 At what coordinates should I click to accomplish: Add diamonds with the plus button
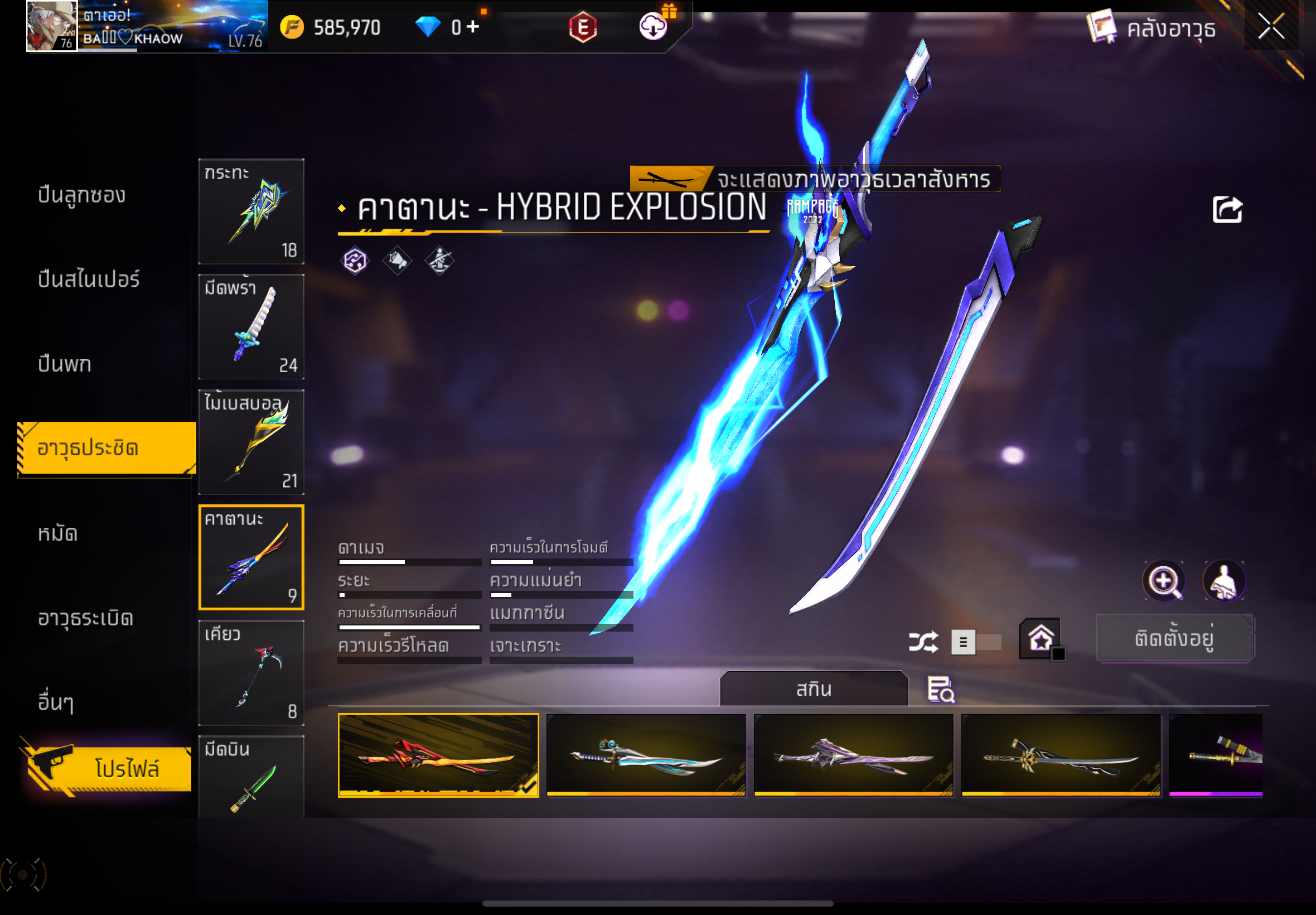click(x=473, y=26)
